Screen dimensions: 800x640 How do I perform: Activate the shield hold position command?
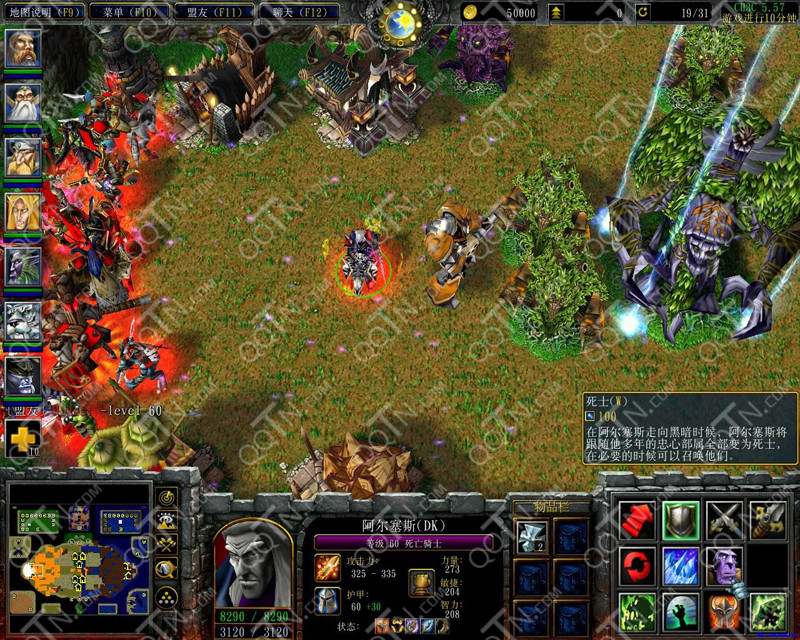(x=681, y=519)
